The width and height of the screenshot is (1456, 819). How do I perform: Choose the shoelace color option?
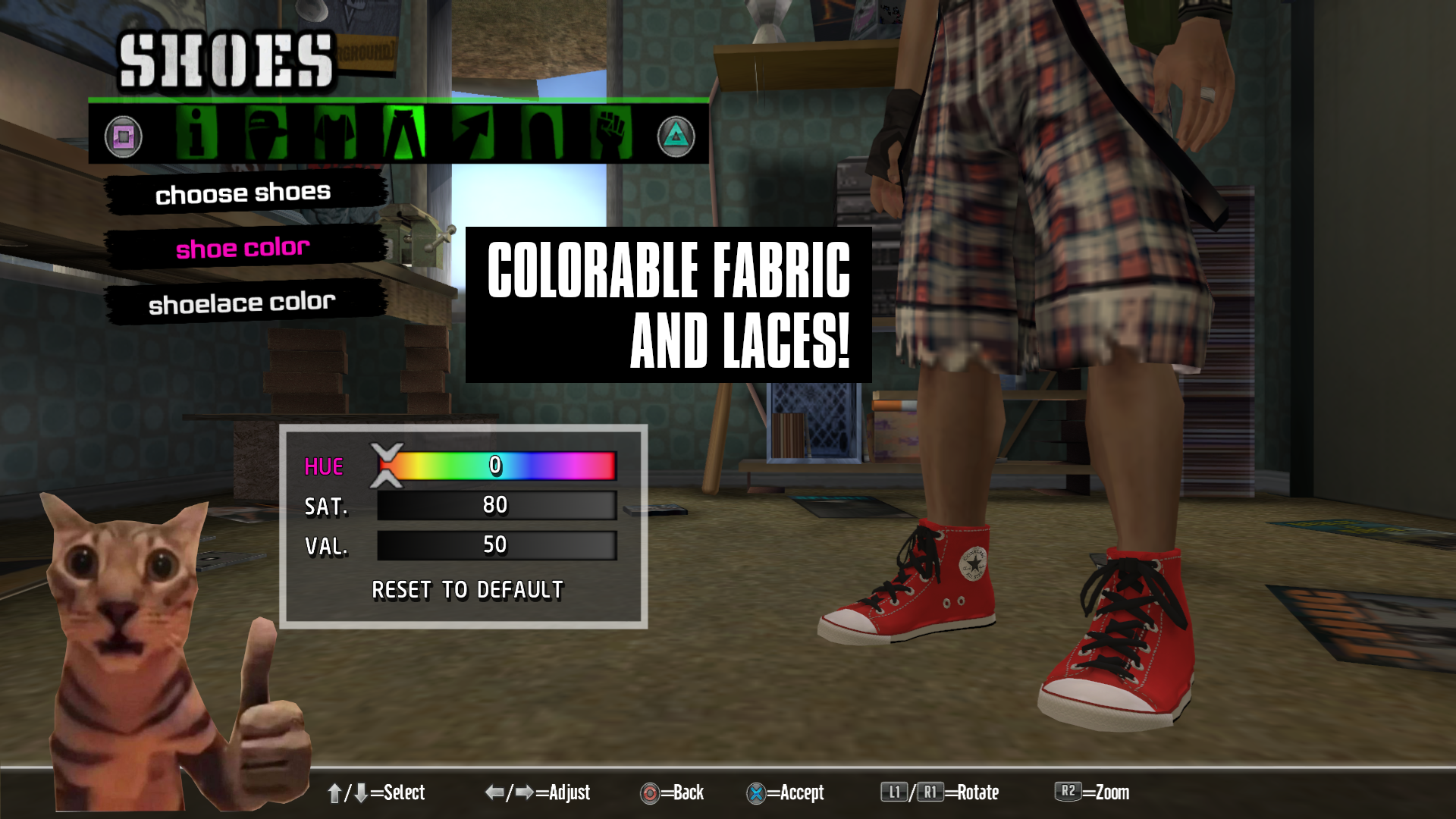click(x=242, y=303)
